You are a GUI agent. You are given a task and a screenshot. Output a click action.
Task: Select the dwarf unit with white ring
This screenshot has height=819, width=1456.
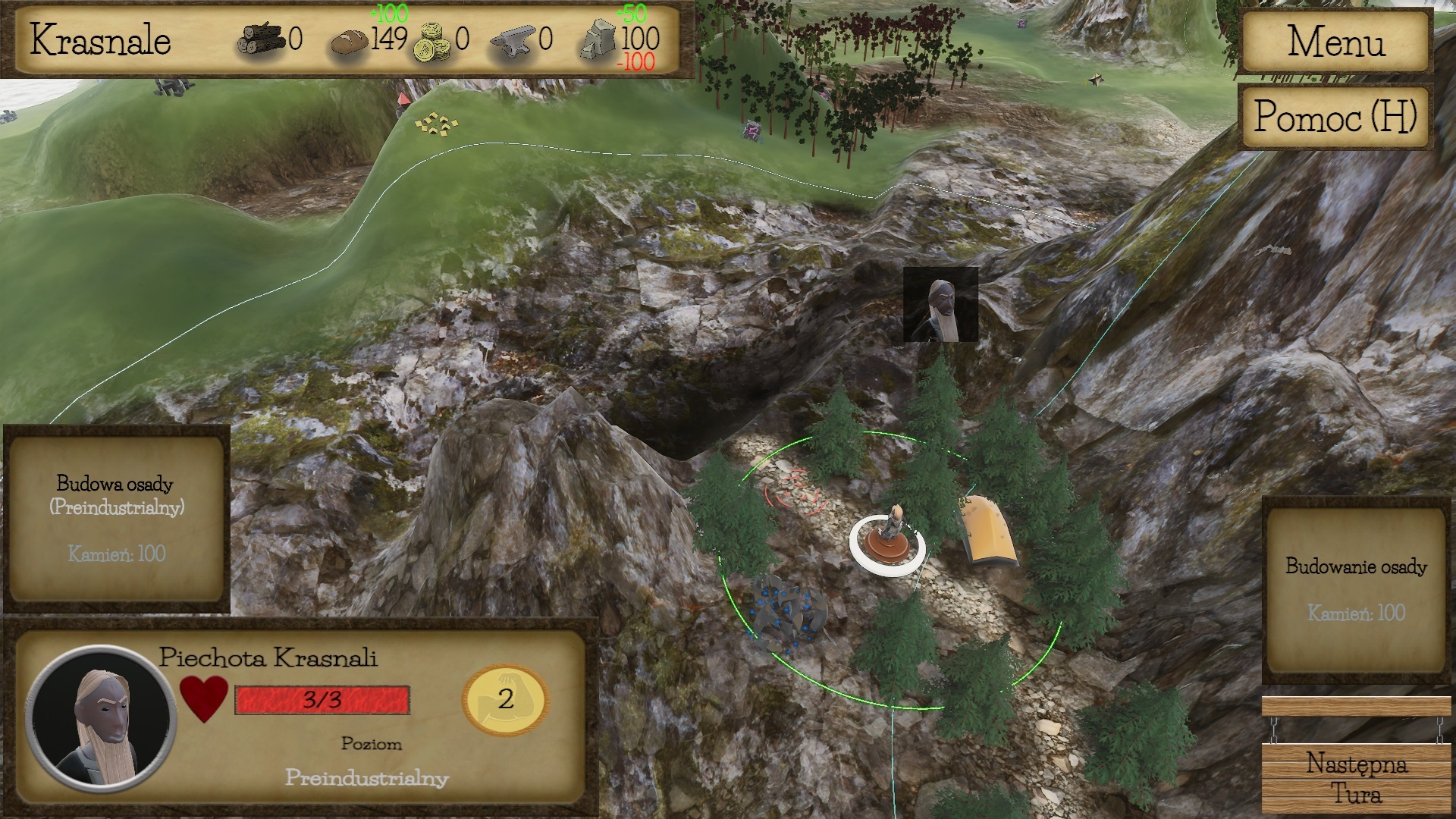pyautogui.click(x=888, y=539)
